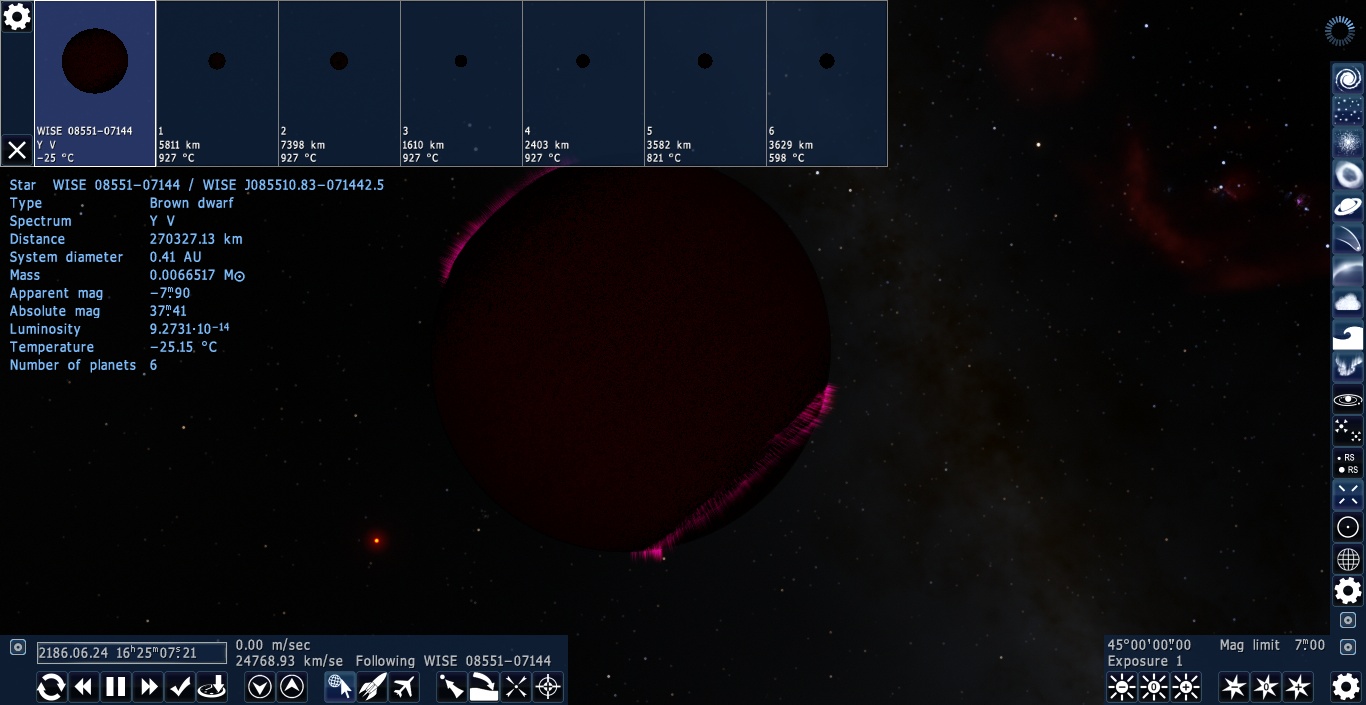Image resolution: width=1366 pixels, height=705 pixels.
Task: Reverse time direction with circular arrows
Action: coord(51,687)
